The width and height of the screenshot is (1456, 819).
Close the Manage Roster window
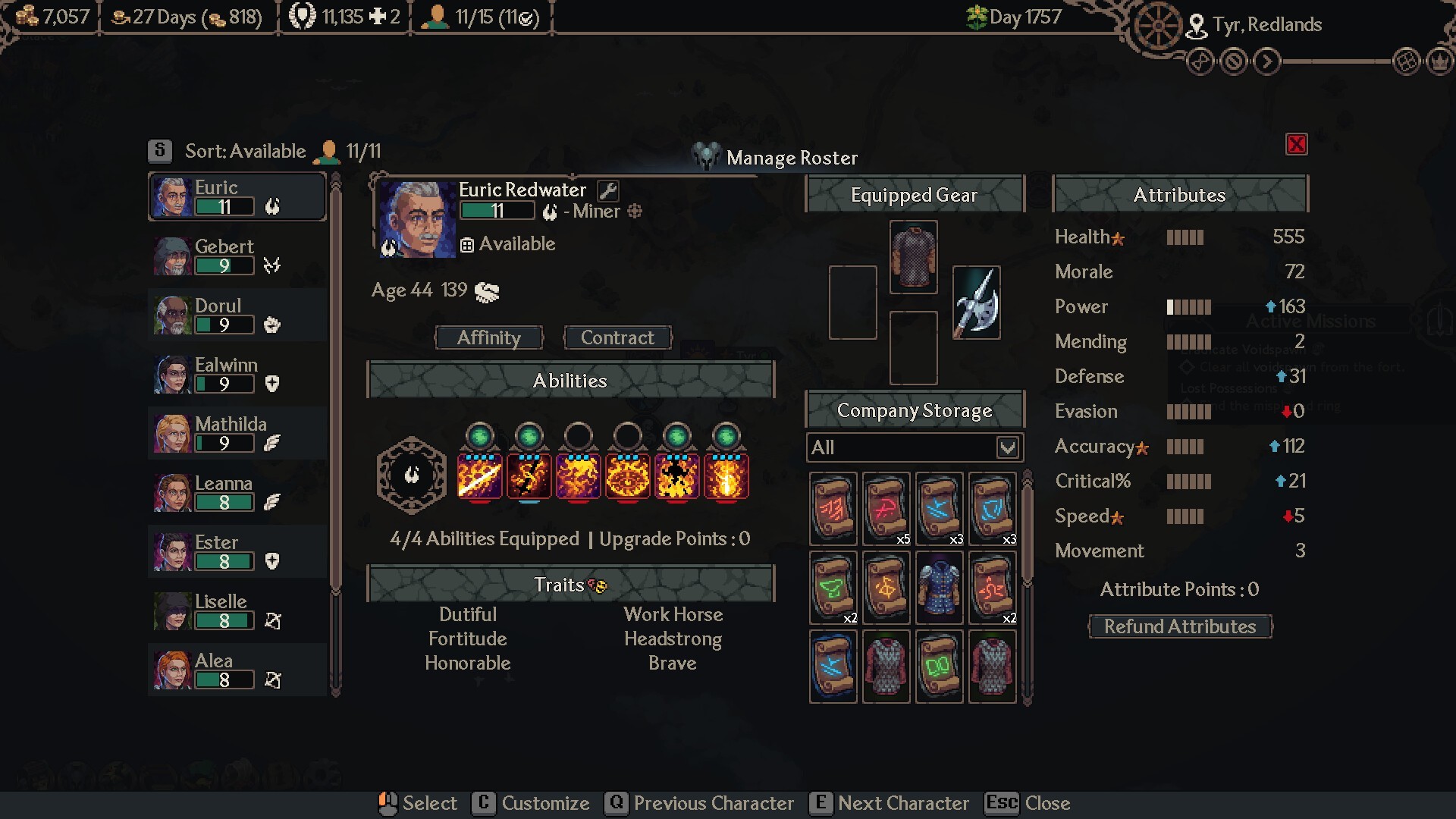(x=1296, y=144)
